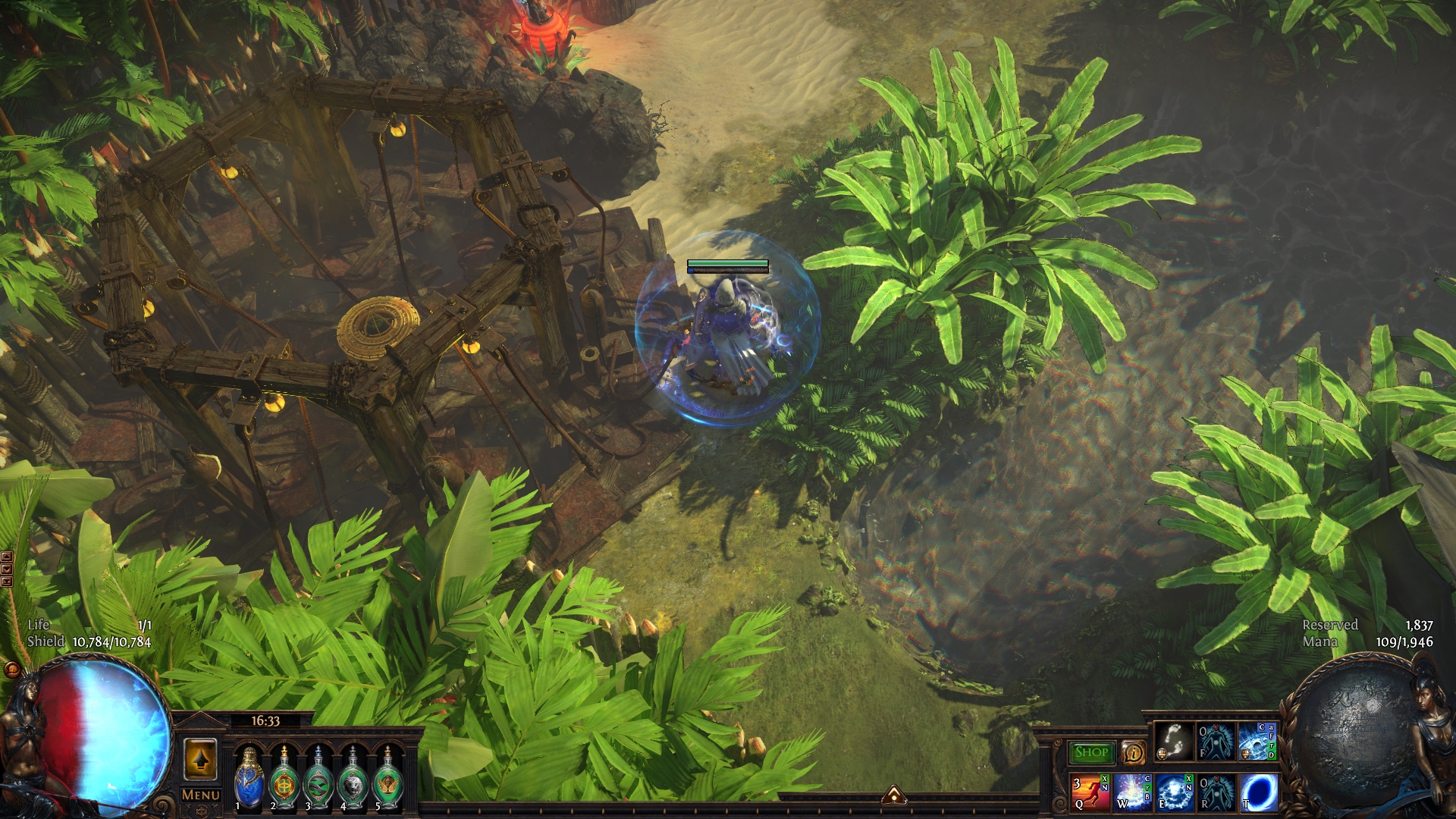Click the gold up-arrow level-up button
1456x819 pixels.
tap(200, 759)
